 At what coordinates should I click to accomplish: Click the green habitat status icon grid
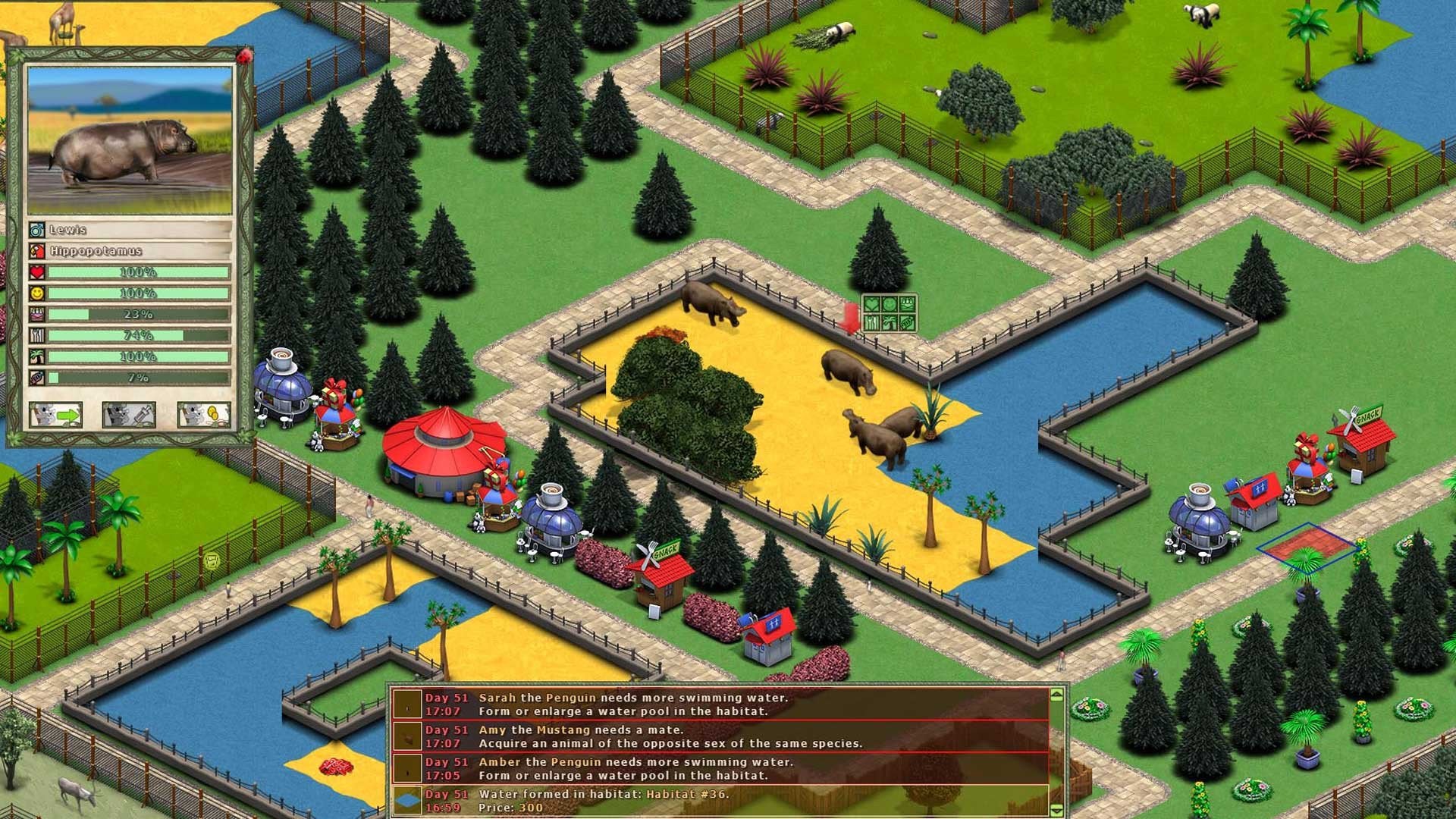[889, 313]
